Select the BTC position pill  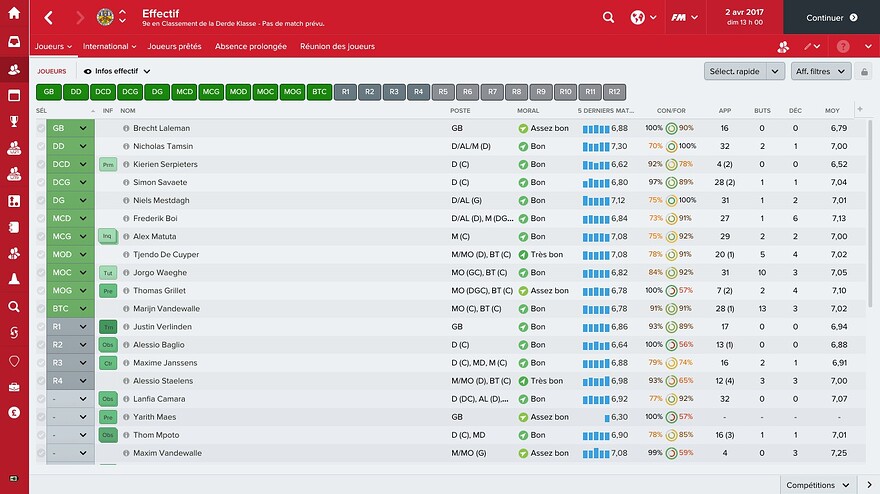point(319,91)
